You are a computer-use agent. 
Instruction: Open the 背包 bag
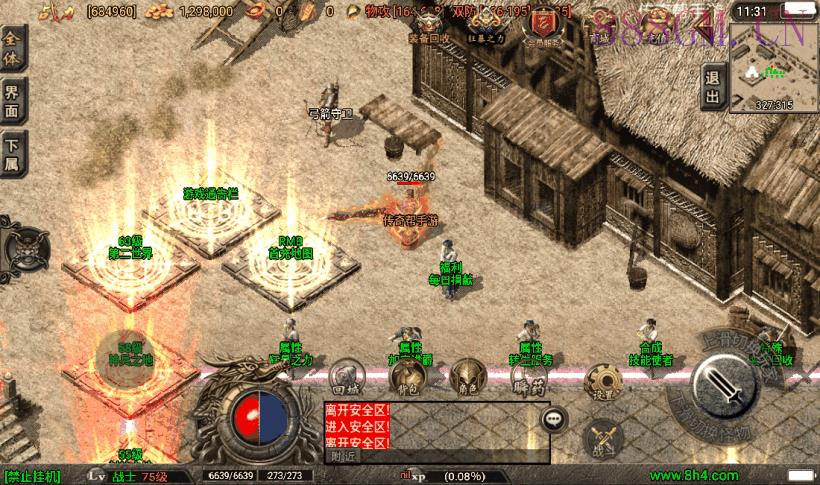406,377
